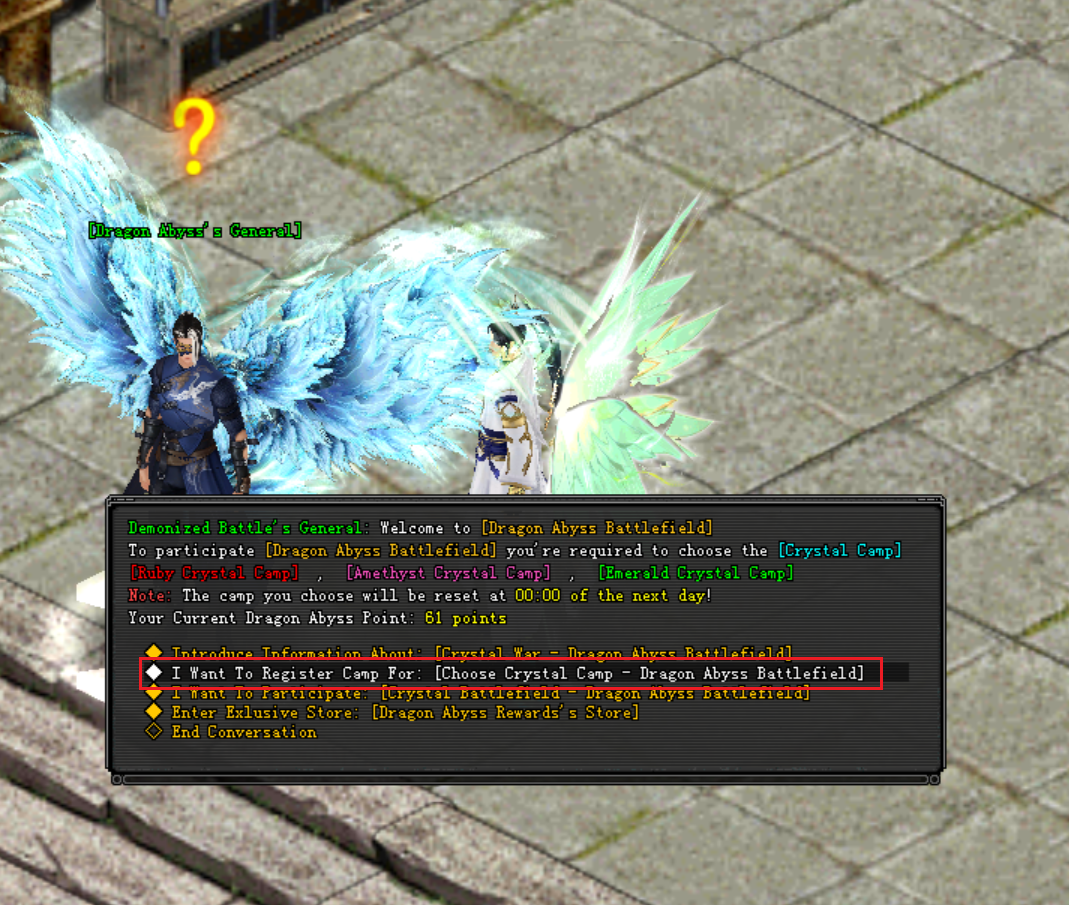
Task: Click End Conversation to close dialogue
Action: pos(243,732)
